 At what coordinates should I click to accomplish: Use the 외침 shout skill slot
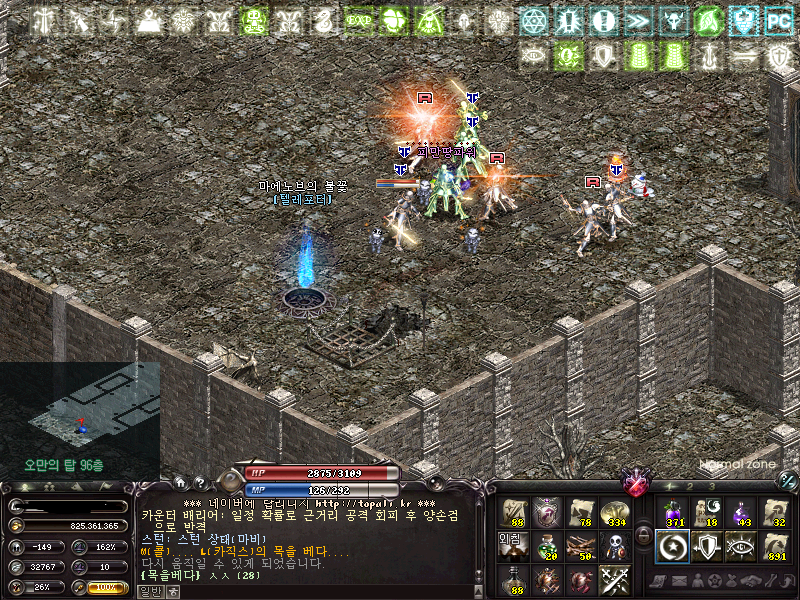(513, 546)
